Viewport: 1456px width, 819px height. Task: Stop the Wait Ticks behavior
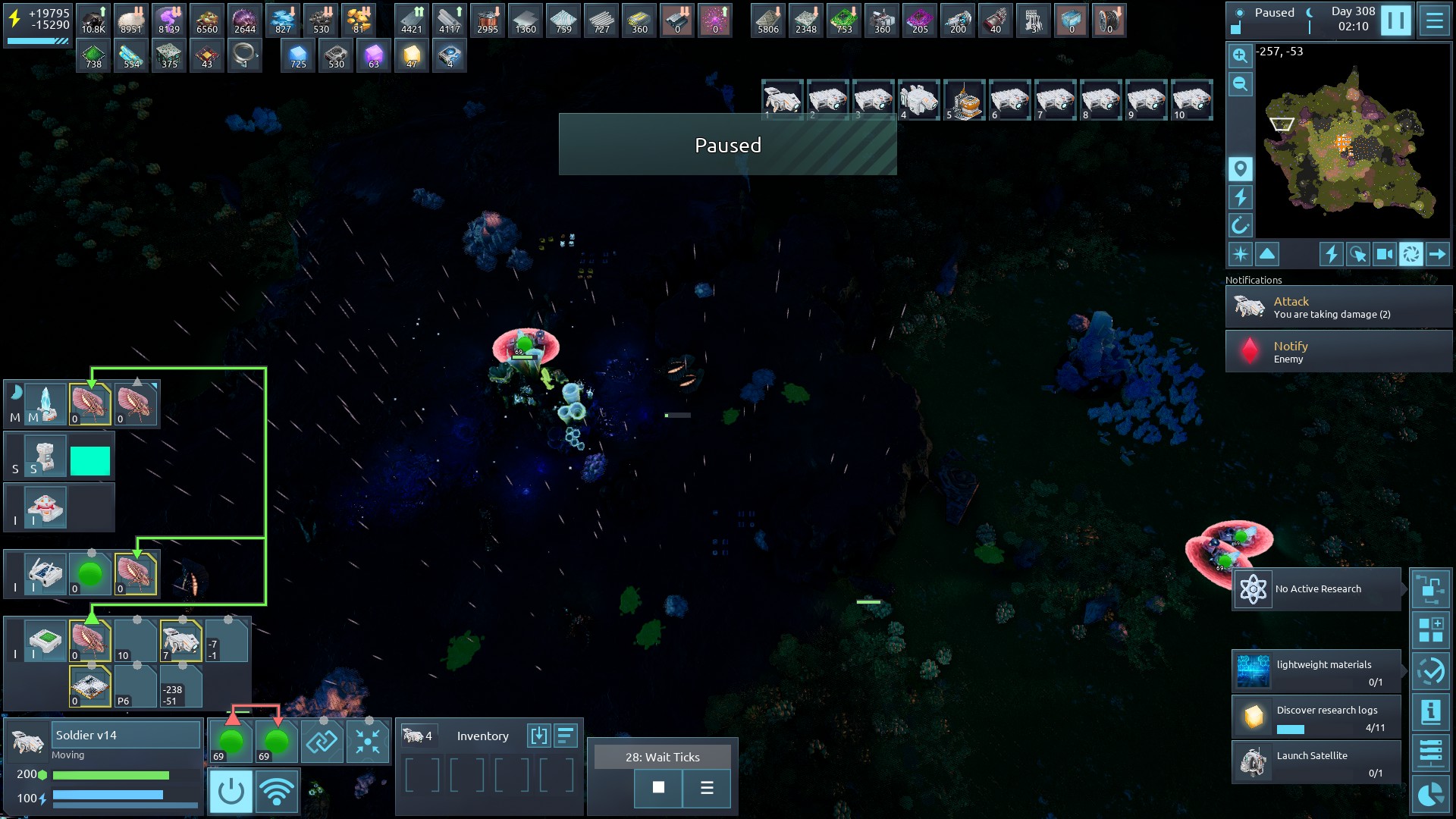tap(658, 788)
